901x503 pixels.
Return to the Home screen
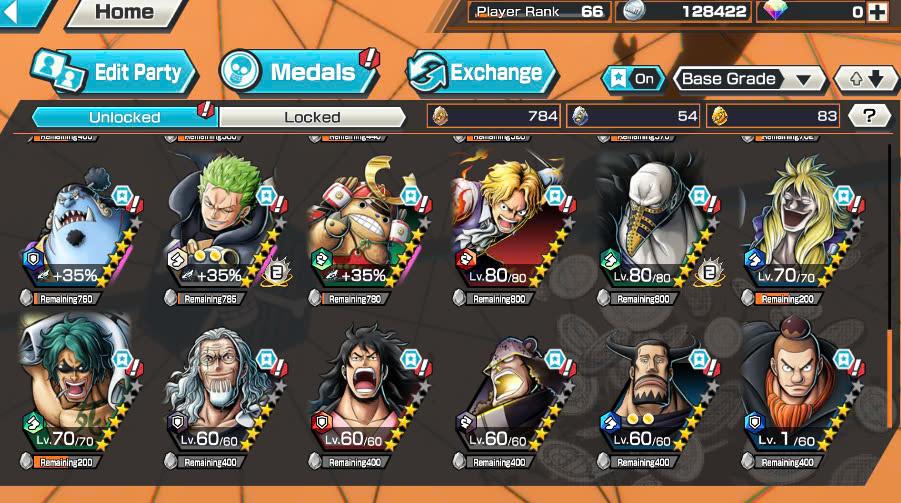click(x=123, y=13)
